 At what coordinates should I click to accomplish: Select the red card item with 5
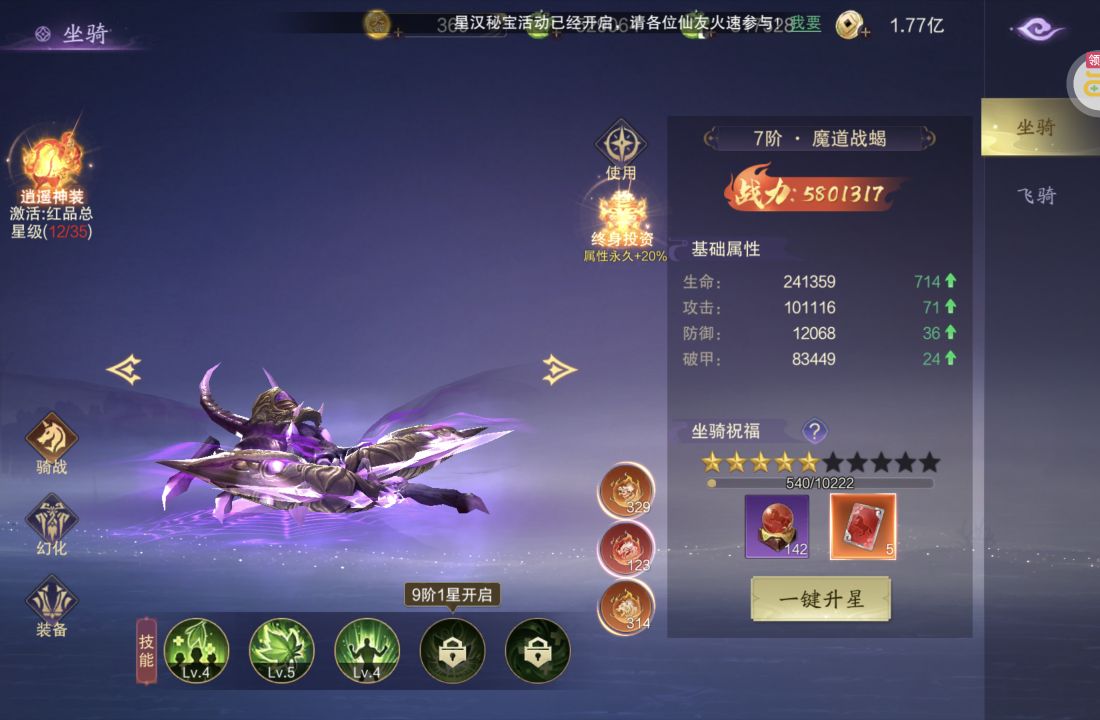click(863, 526)
